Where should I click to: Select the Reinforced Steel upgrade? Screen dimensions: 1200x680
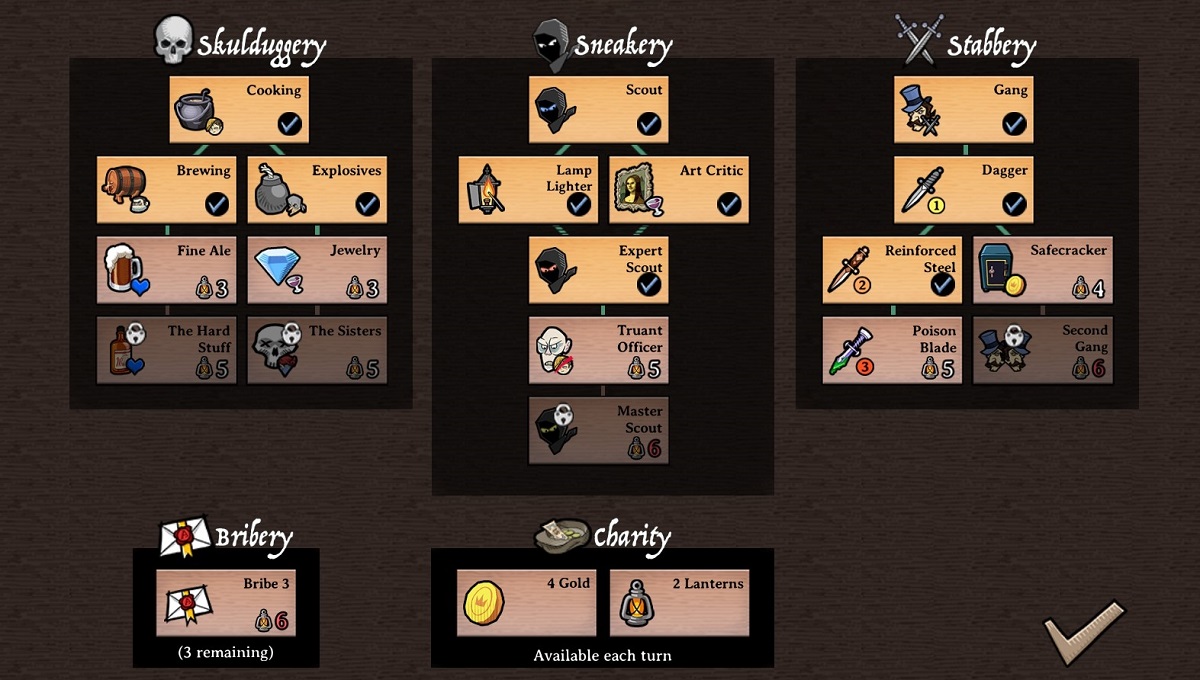point(892,269)
